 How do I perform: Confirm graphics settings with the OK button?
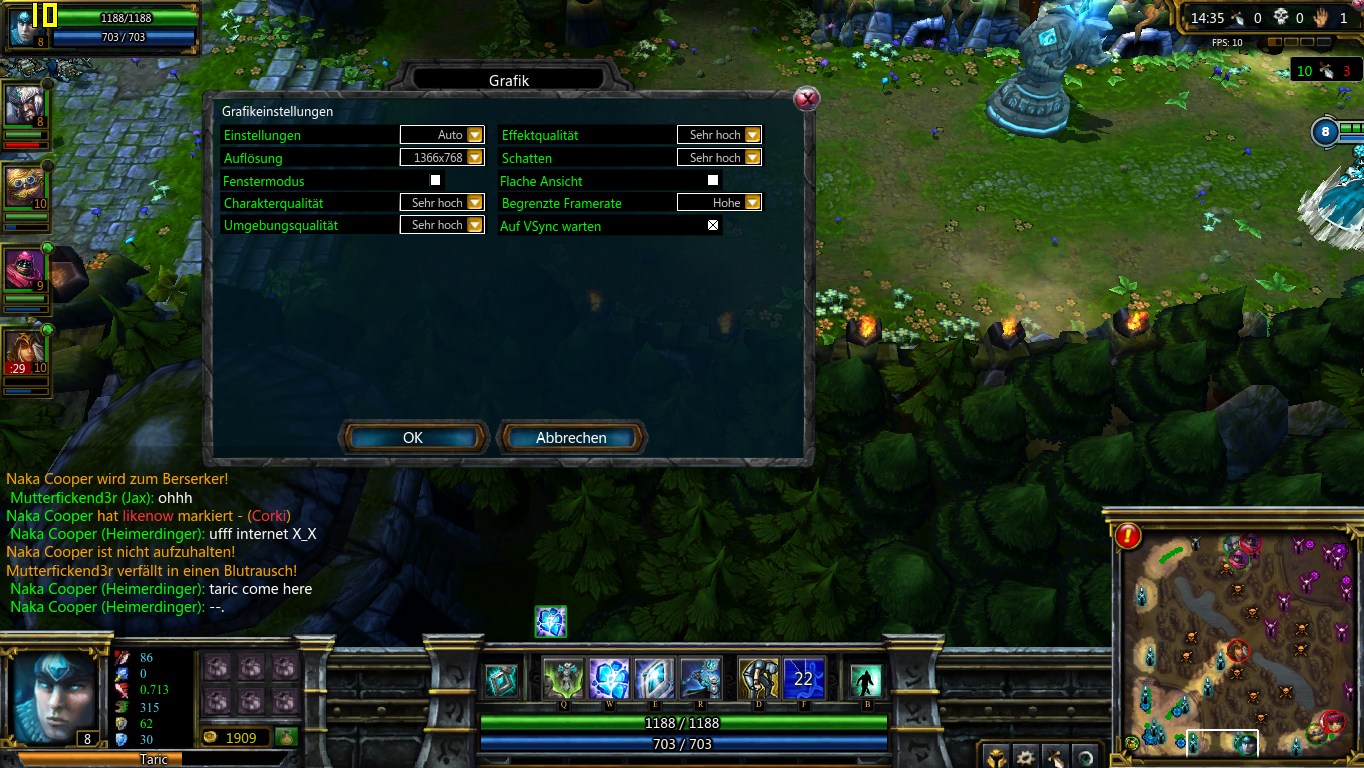pos(413,437)
